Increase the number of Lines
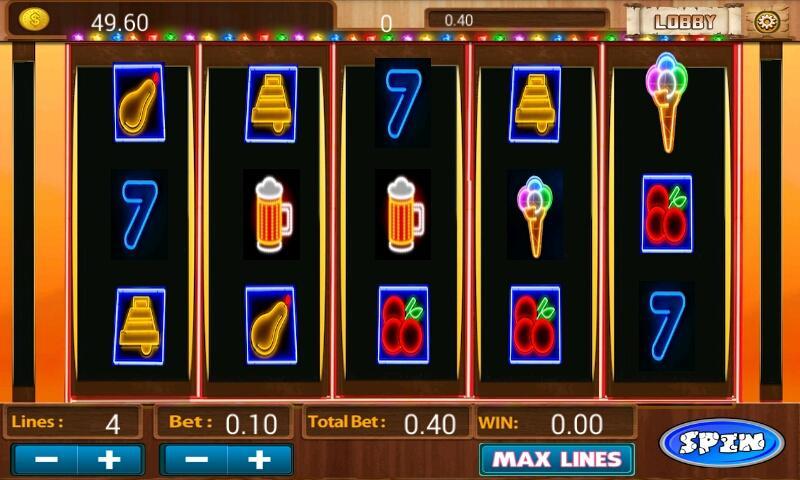Viewport: 800px width, 480px height. click(x=110, y=460)
